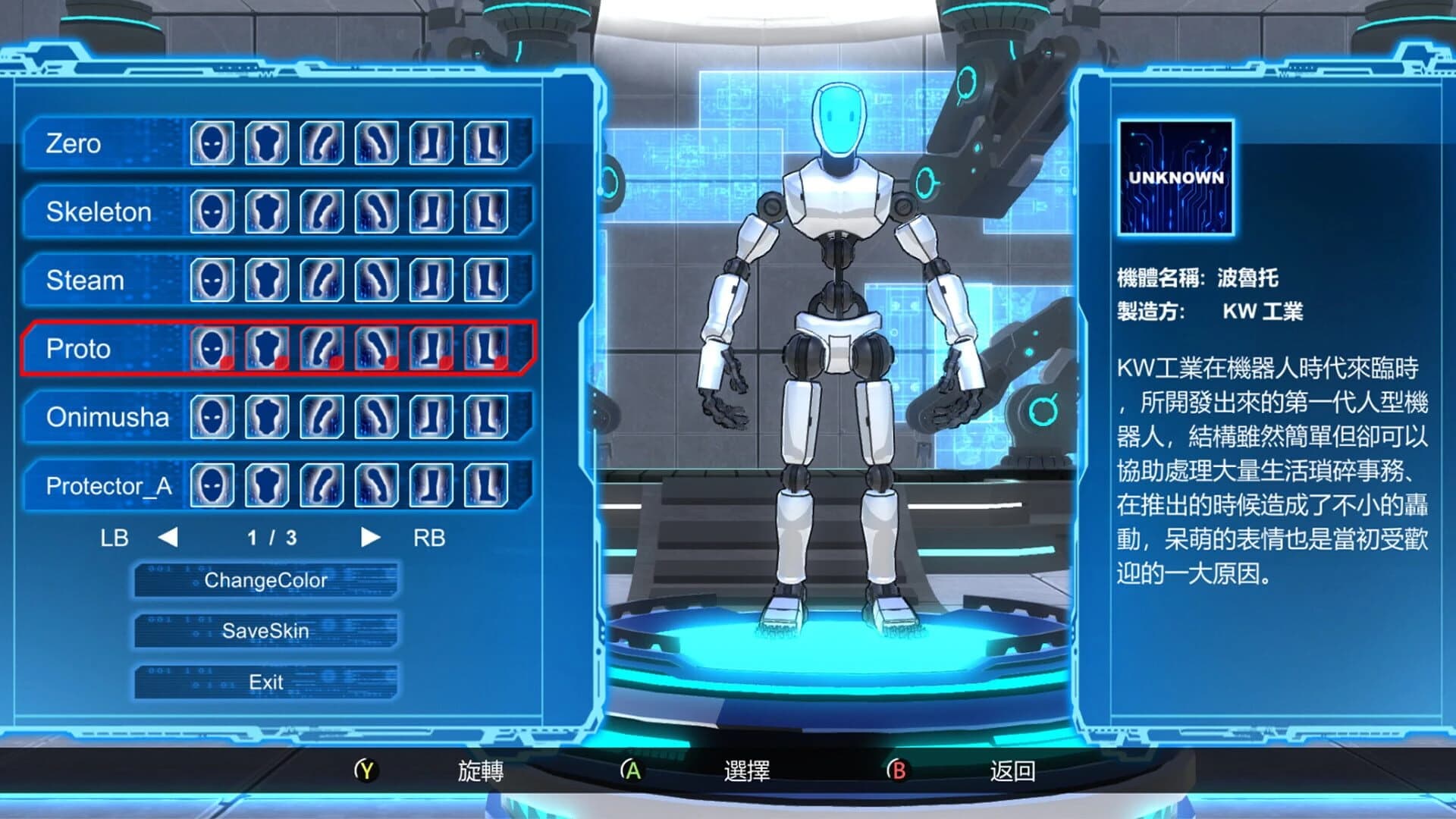1456x819 pixels.
Task: Go to next page with RB arrow
Action: coord(370,538)
